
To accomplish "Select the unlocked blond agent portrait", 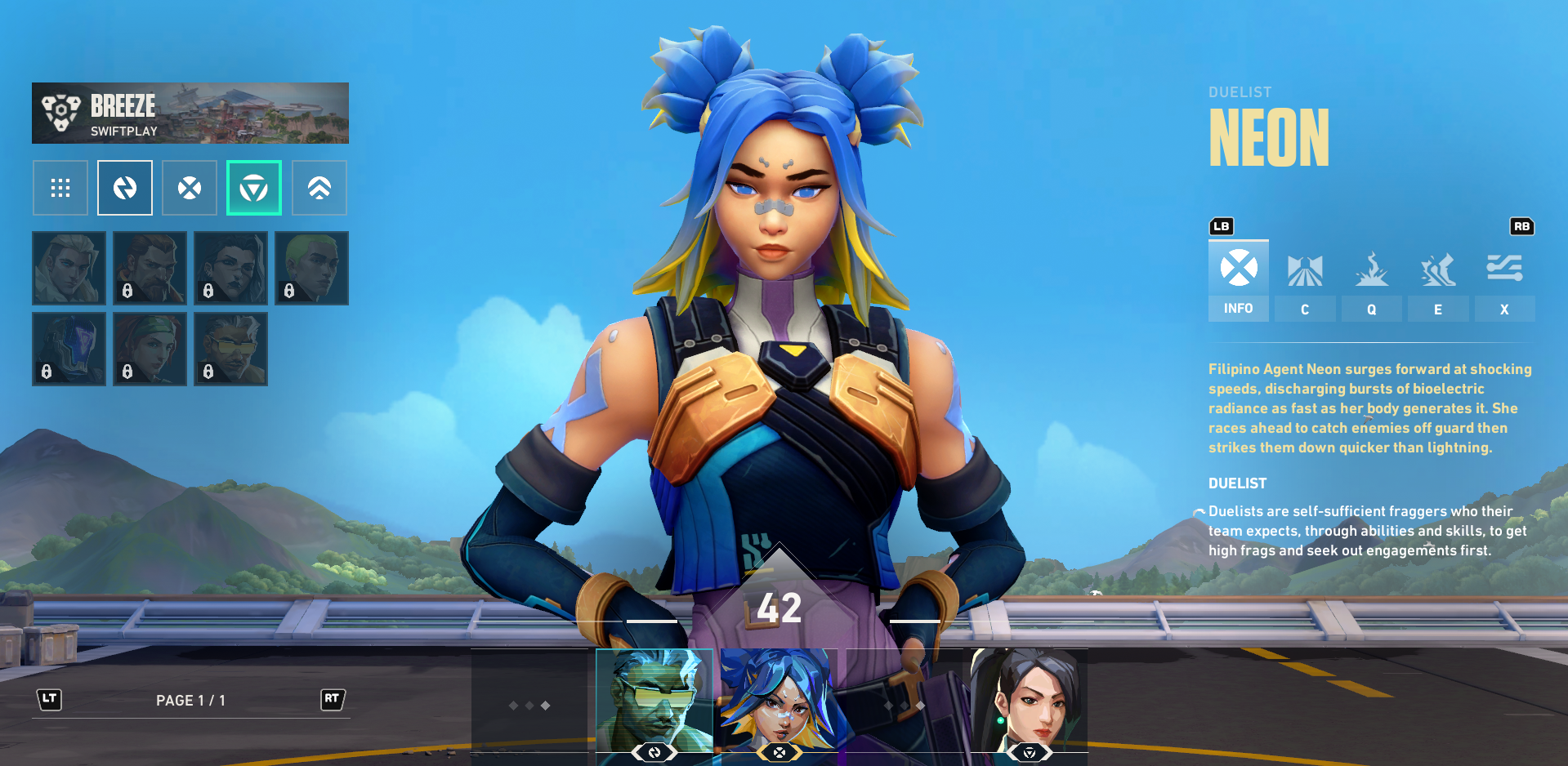I will click(x=69, y=268).
